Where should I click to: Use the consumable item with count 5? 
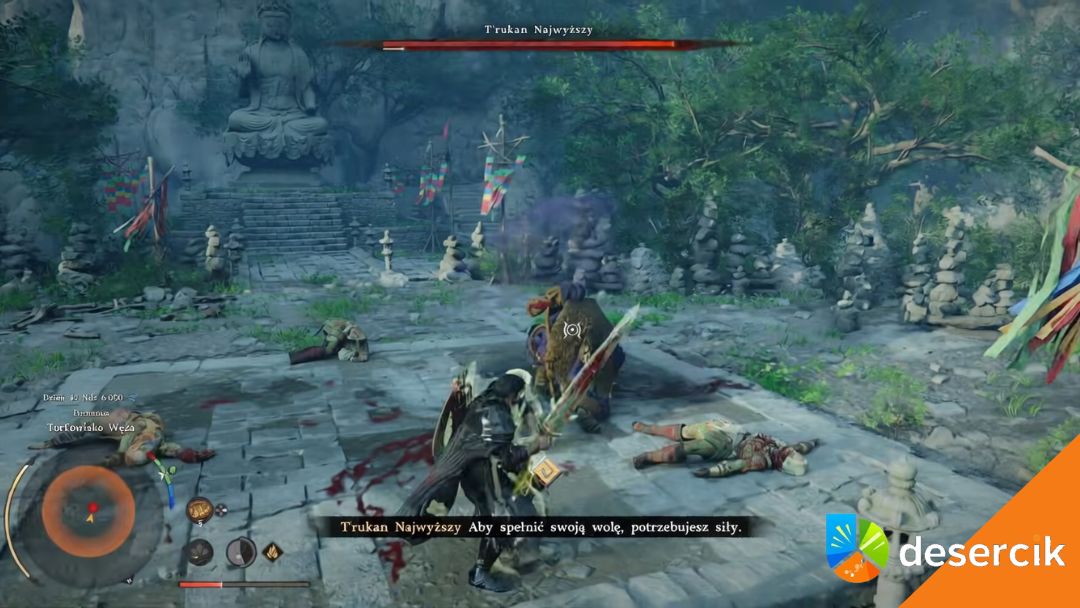[x=198, y=509]
